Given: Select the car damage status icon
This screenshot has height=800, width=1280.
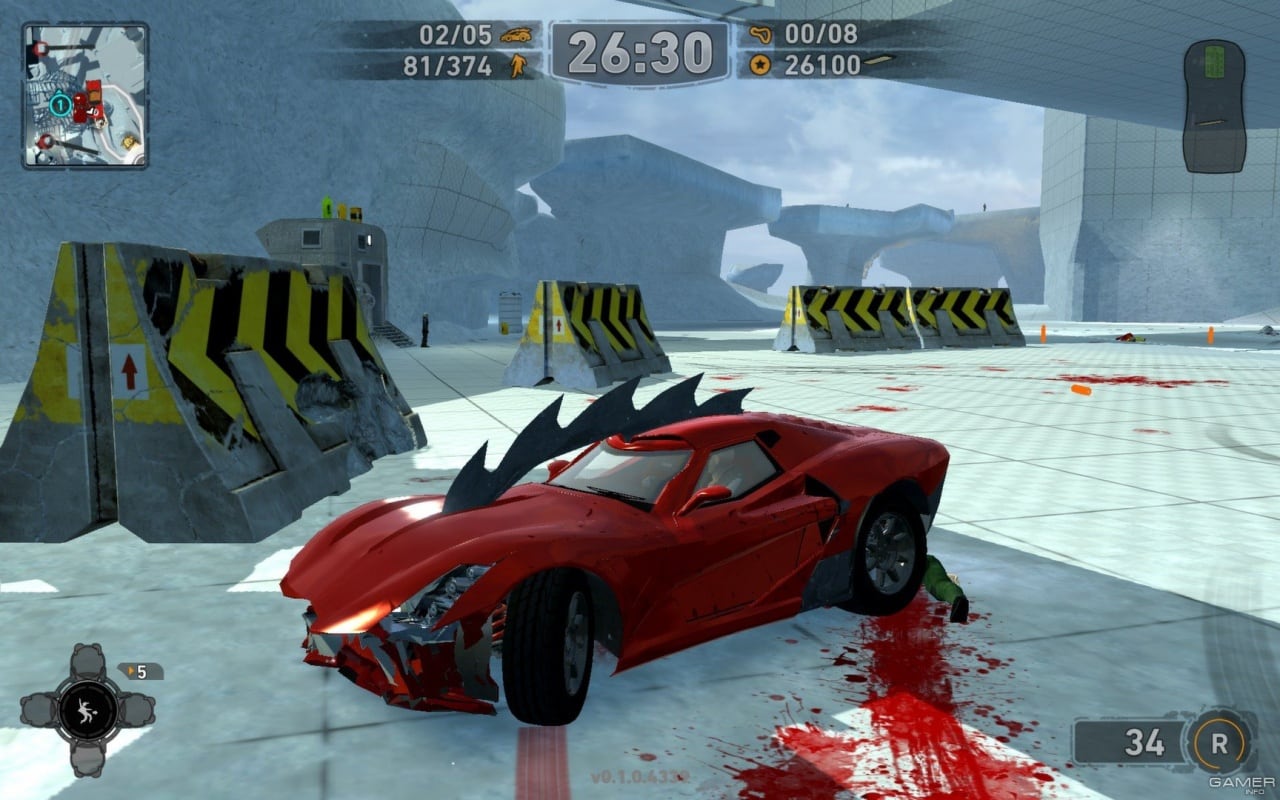Looking at the screenshot, I should 1214,106.
